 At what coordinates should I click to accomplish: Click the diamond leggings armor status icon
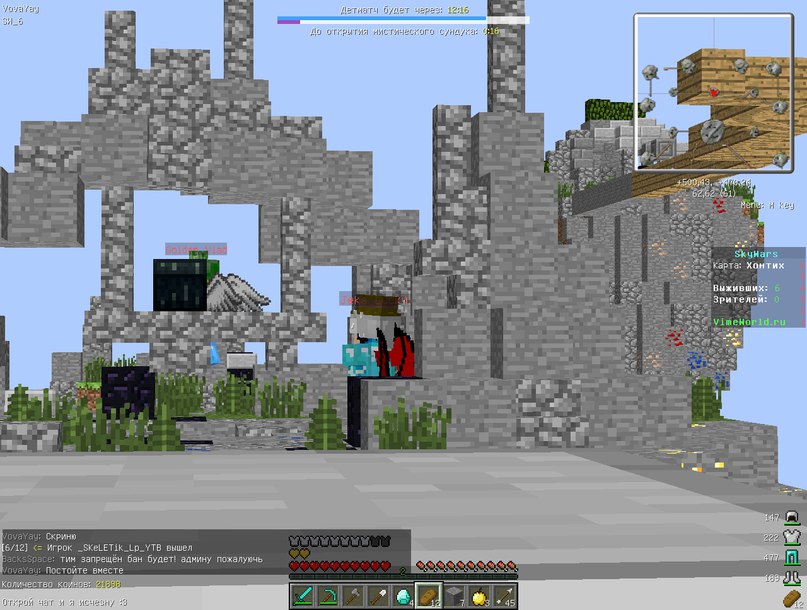pos(793,558)
